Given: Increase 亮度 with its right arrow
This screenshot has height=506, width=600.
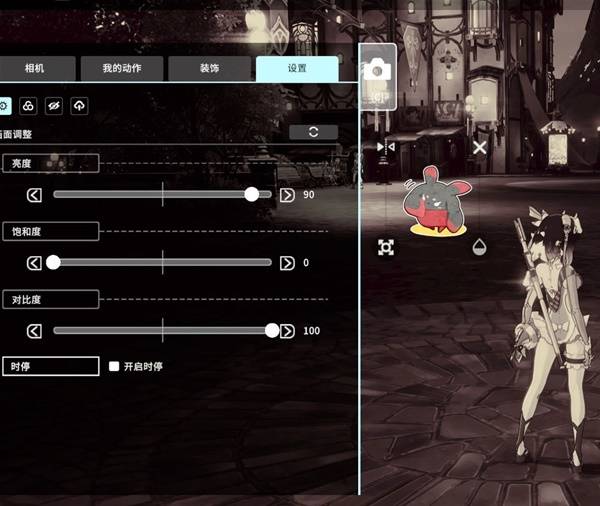Looking at the screenshot, I should coord(287,195).
